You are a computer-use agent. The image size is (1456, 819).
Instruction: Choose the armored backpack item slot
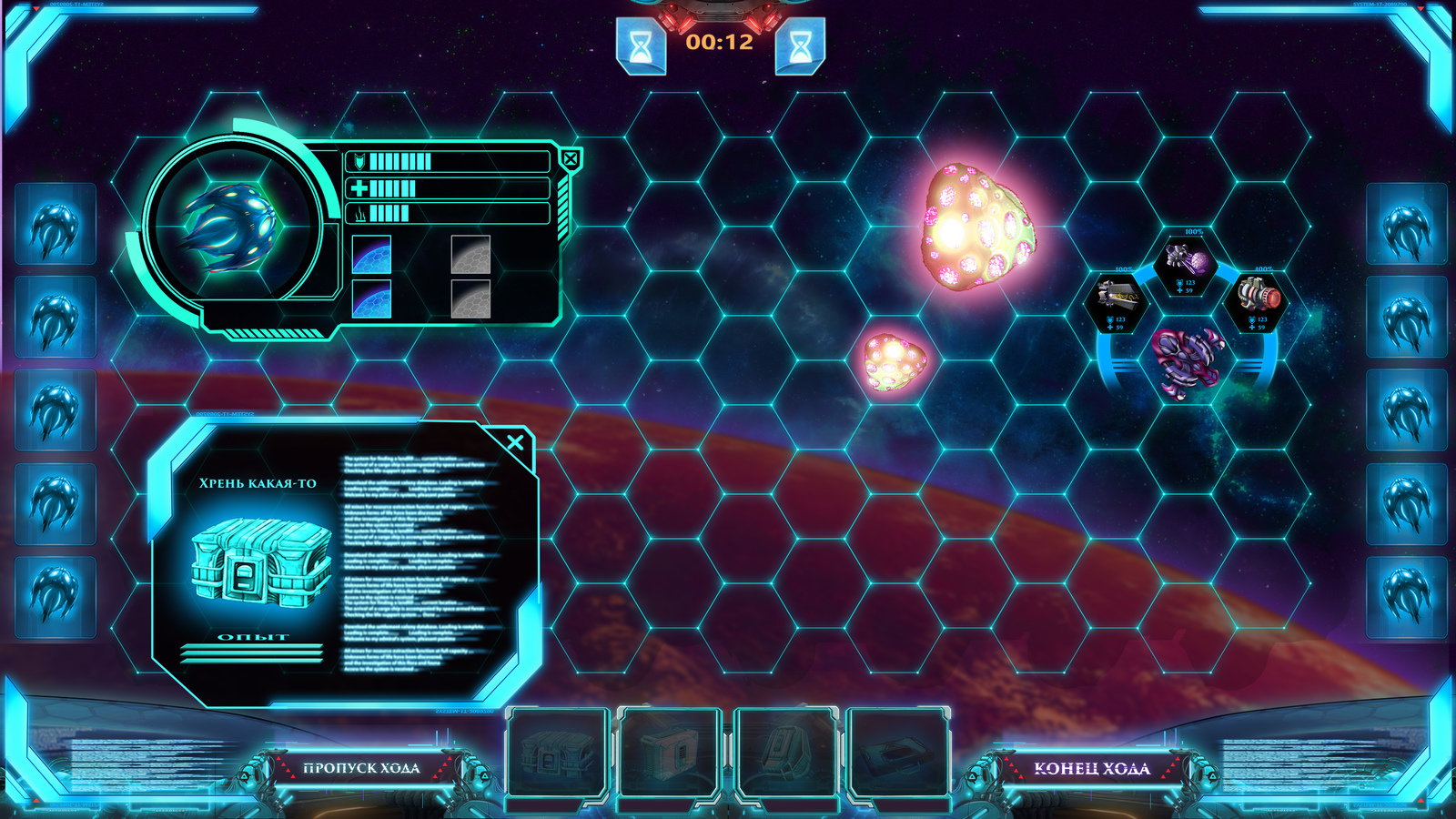784,753
